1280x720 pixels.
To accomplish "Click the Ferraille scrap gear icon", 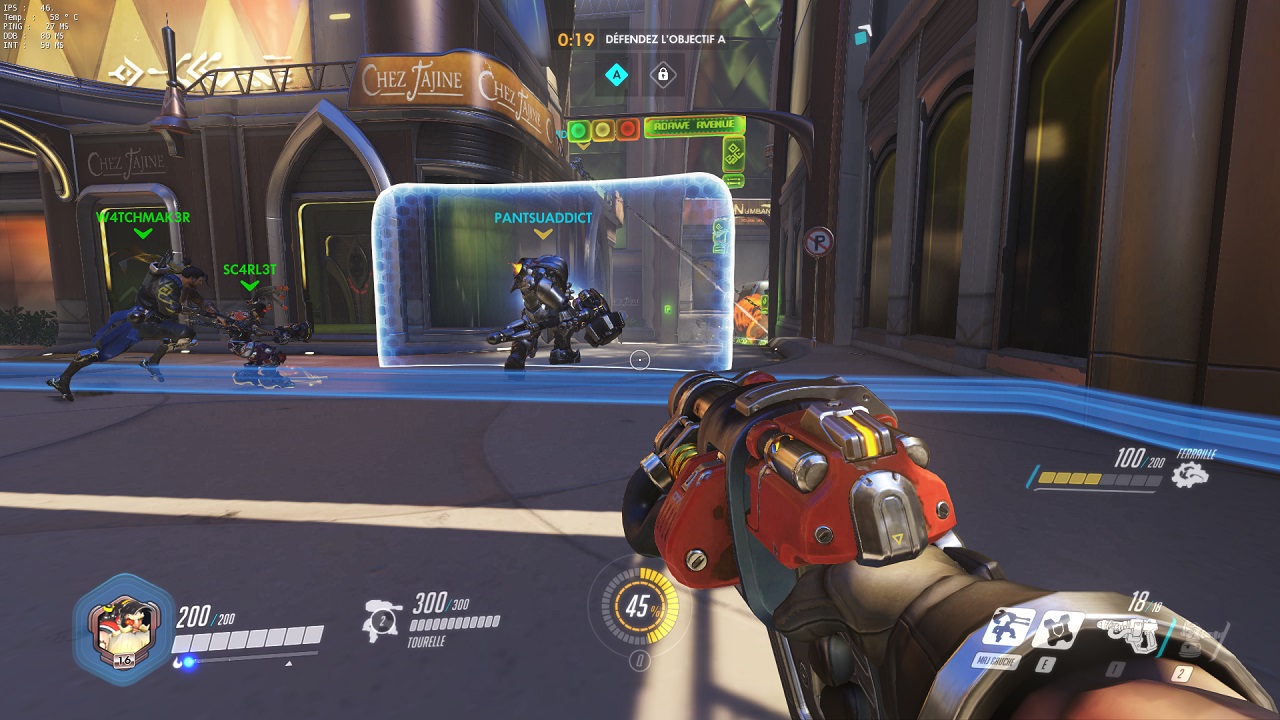I will [1190, 475].
